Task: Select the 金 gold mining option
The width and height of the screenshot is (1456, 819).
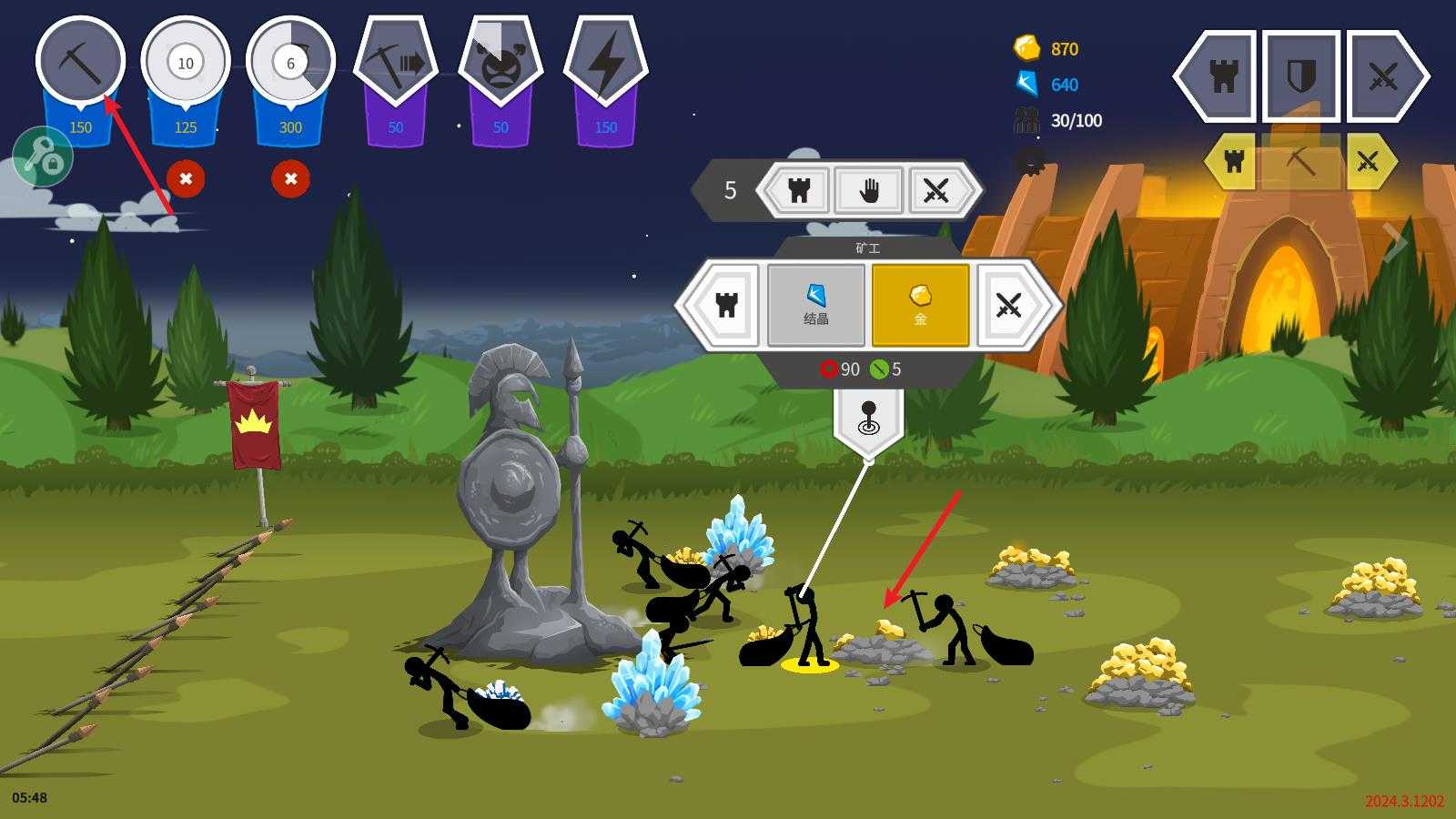Action: pos(920,305)
